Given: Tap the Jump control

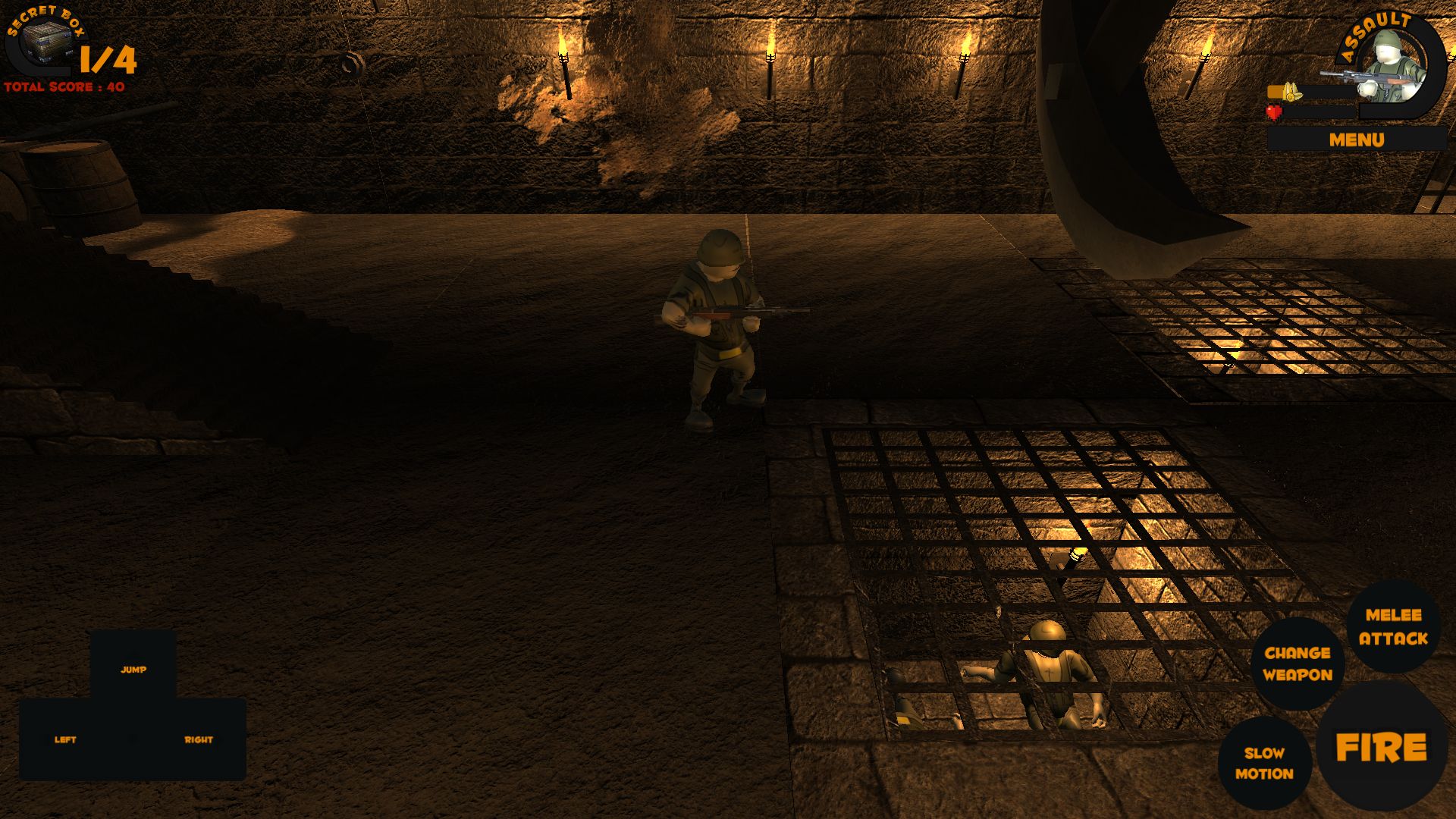Looking at the screenshot, I should click(133, 670).
